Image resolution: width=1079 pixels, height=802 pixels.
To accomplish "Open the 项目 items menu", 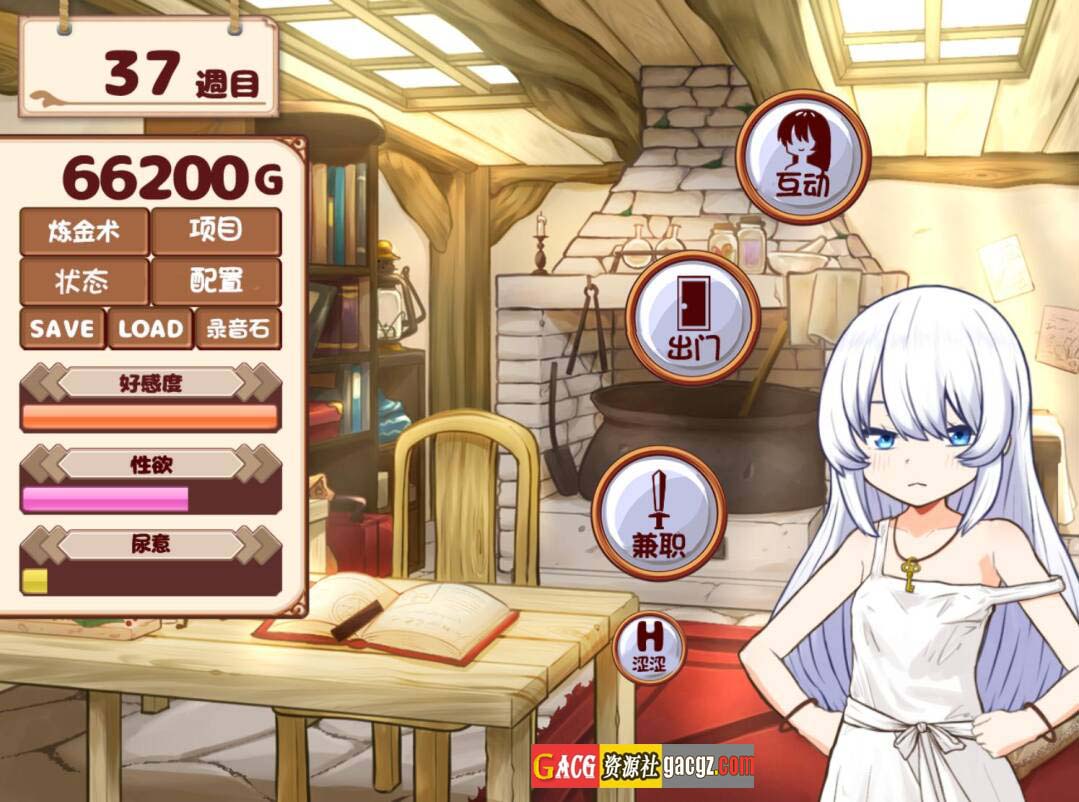I will pos(216,232).
